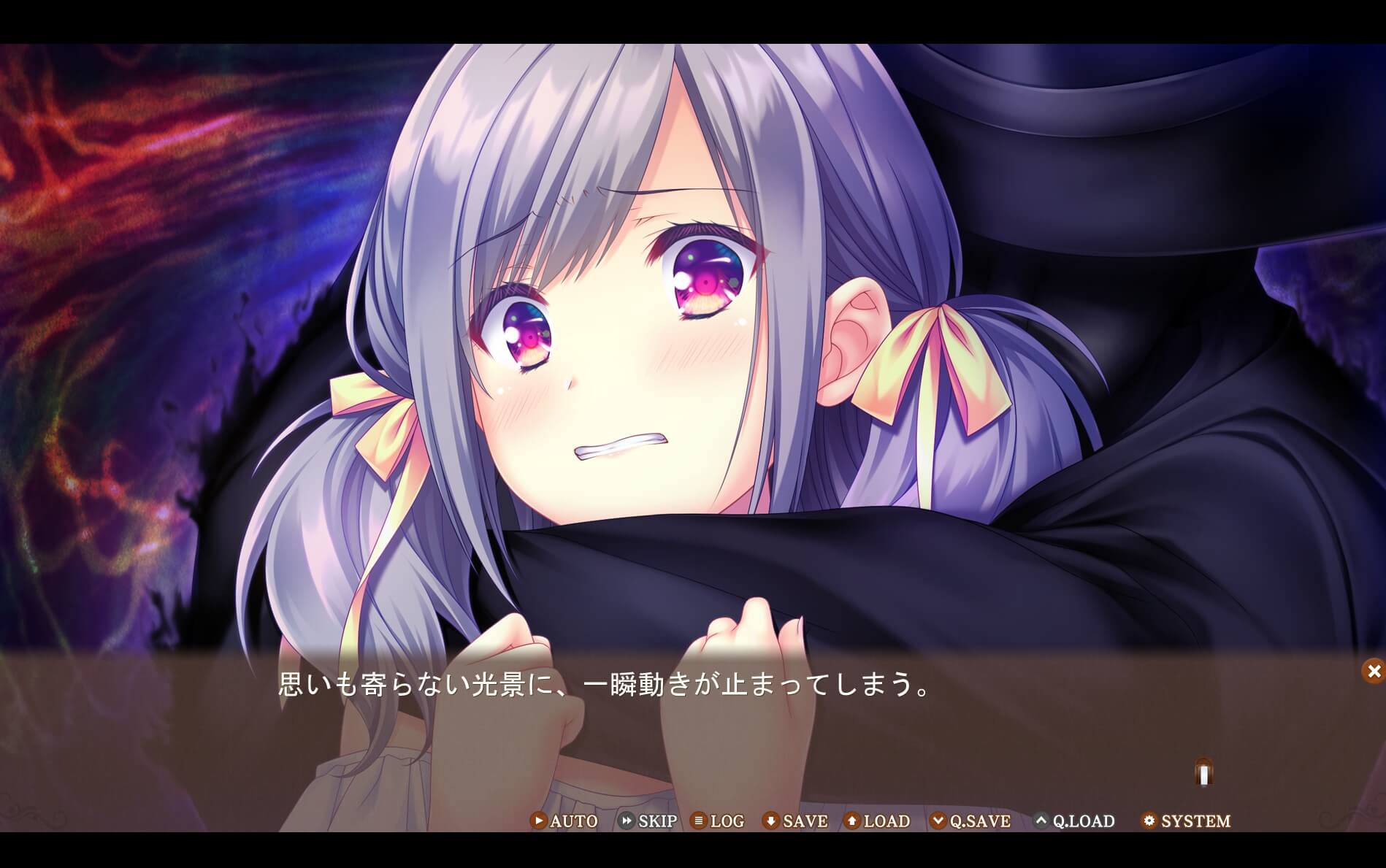This screenshot has height=868, width=1386.
Task: Open the LOAD menu entry
Action: 878,821
